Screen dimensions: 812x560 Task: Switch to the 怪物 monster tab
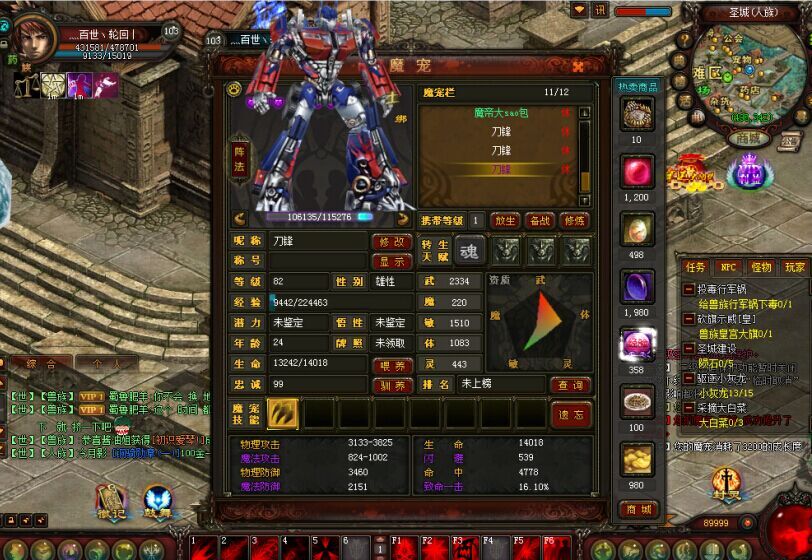pos(761,267)
